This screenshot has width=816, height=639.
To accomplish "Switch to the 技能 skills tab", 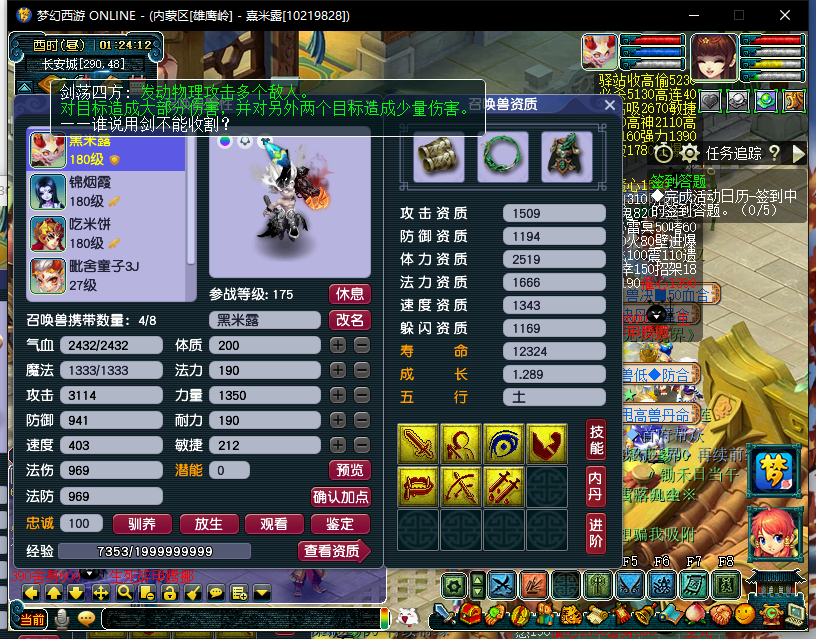I will [x=596, y=439].
